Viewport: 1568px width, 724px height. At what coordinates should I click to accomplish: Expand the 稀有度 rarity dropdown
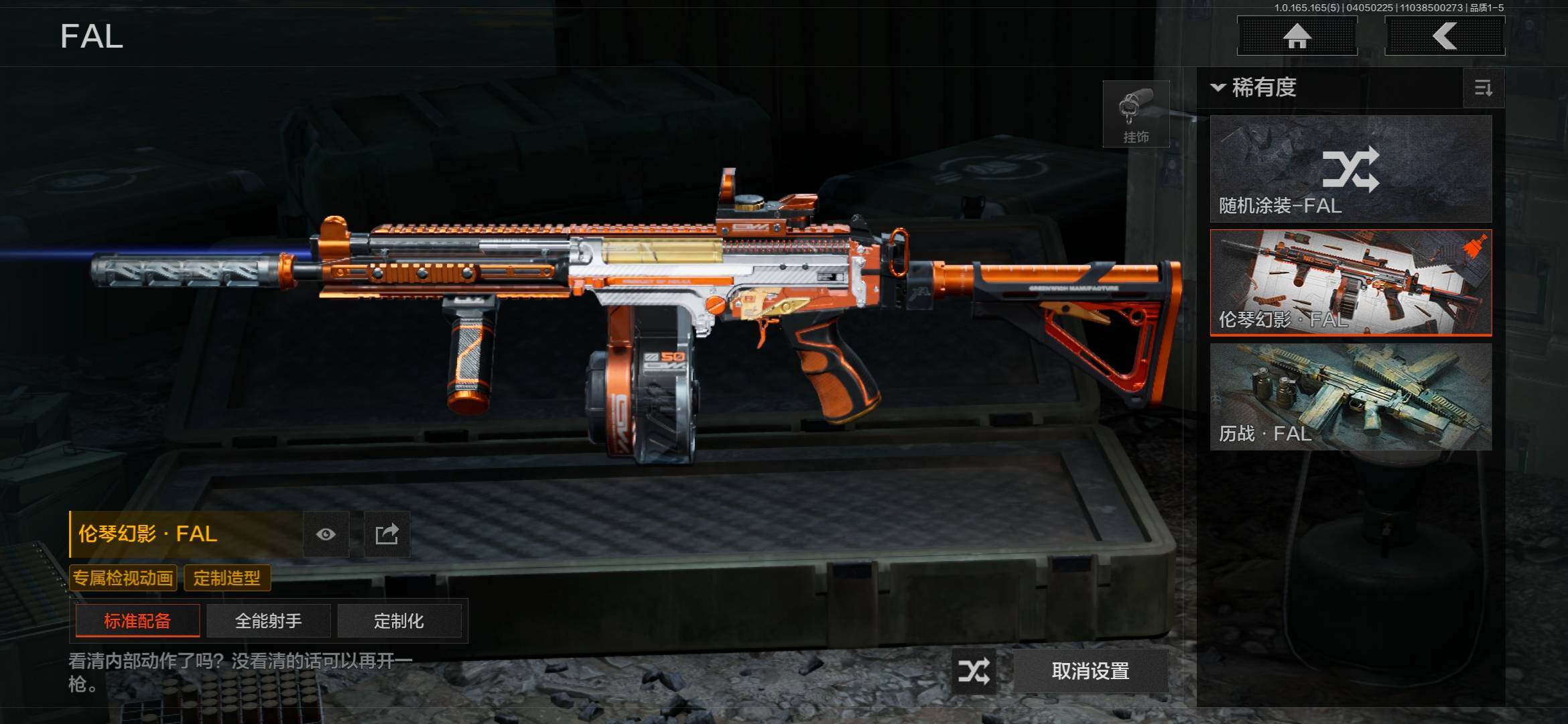click(x=1254, y=88)
